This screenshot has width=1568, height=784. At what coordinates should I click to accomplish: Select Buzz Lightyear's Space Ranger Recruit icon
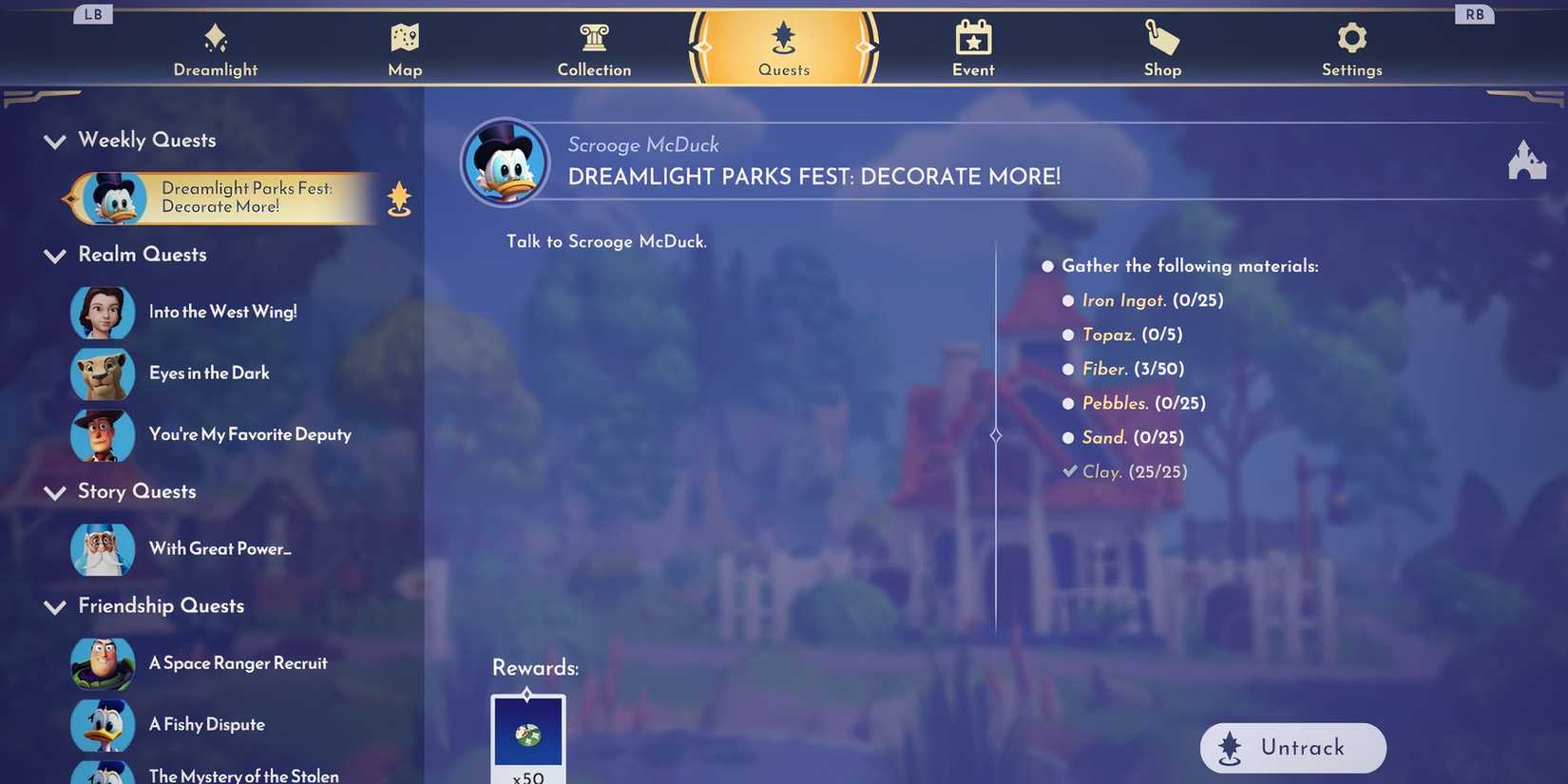(102, 663)
